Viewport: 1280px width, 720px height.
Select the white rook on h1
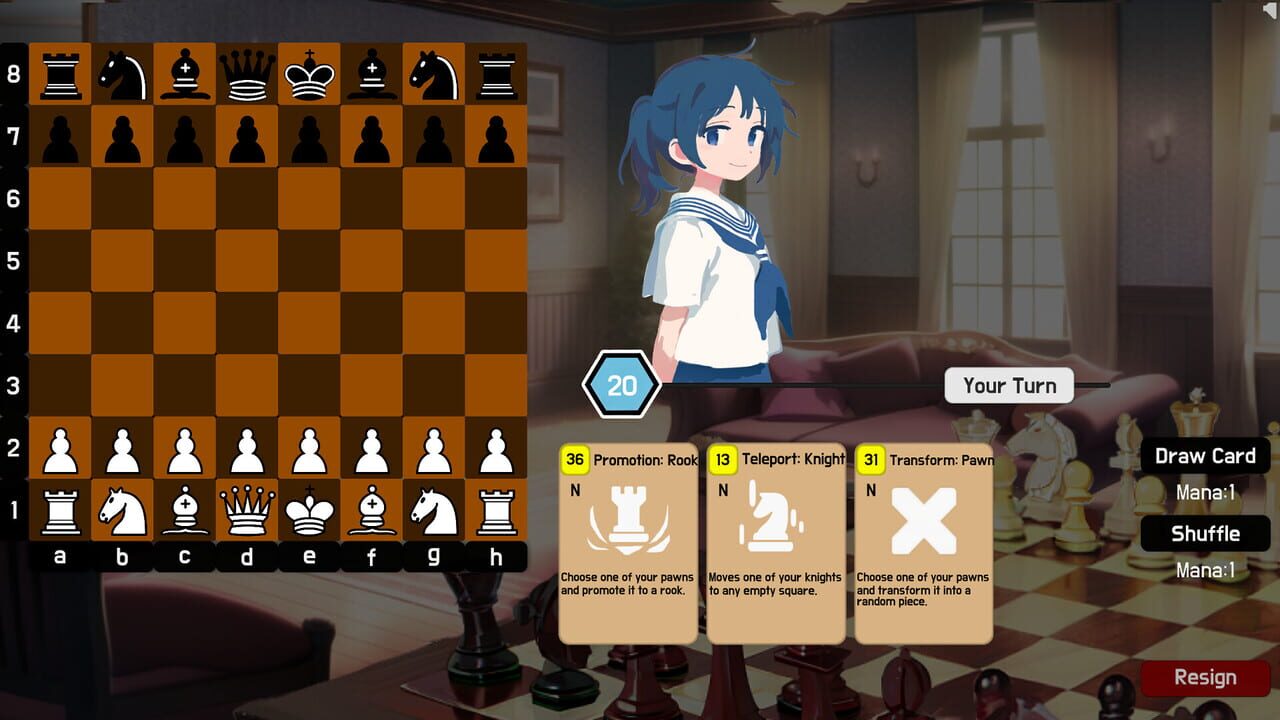(x=497, y=510)
